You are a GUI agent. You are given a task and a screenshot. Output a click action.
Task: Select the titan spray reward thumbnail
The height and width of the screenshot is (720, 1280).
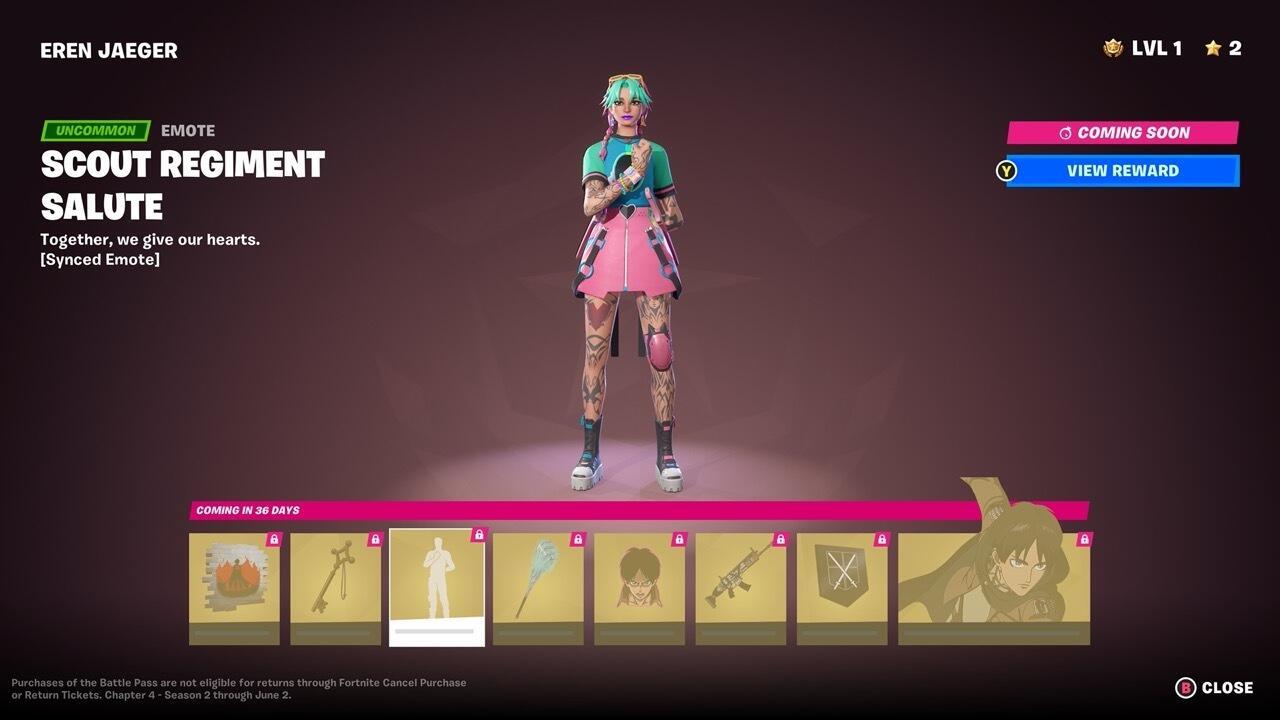pyautogui.click(x=233, y=585)
